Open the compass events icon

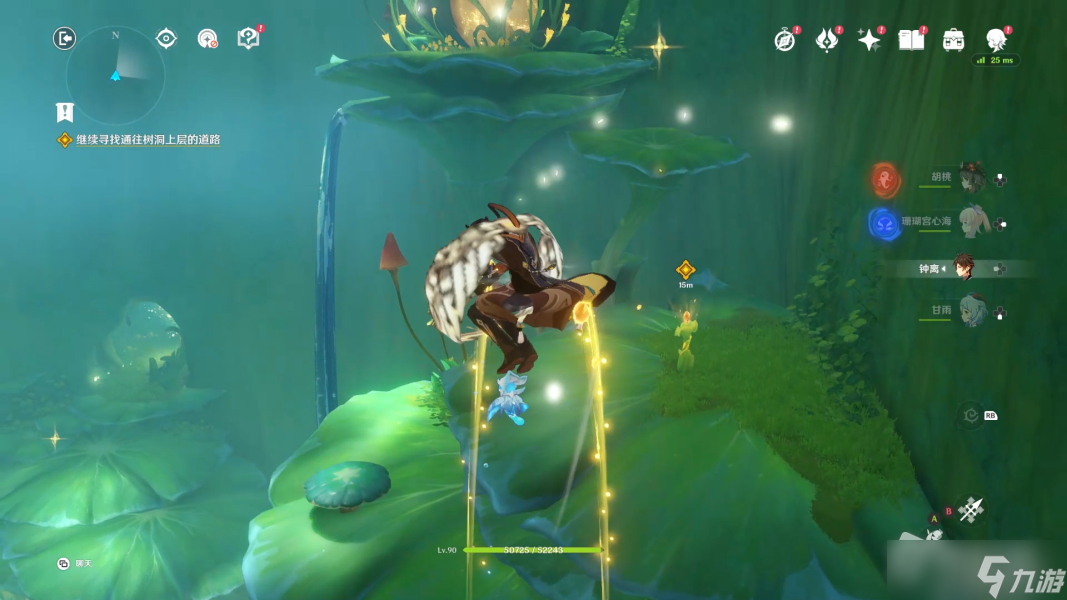(785, 40)
